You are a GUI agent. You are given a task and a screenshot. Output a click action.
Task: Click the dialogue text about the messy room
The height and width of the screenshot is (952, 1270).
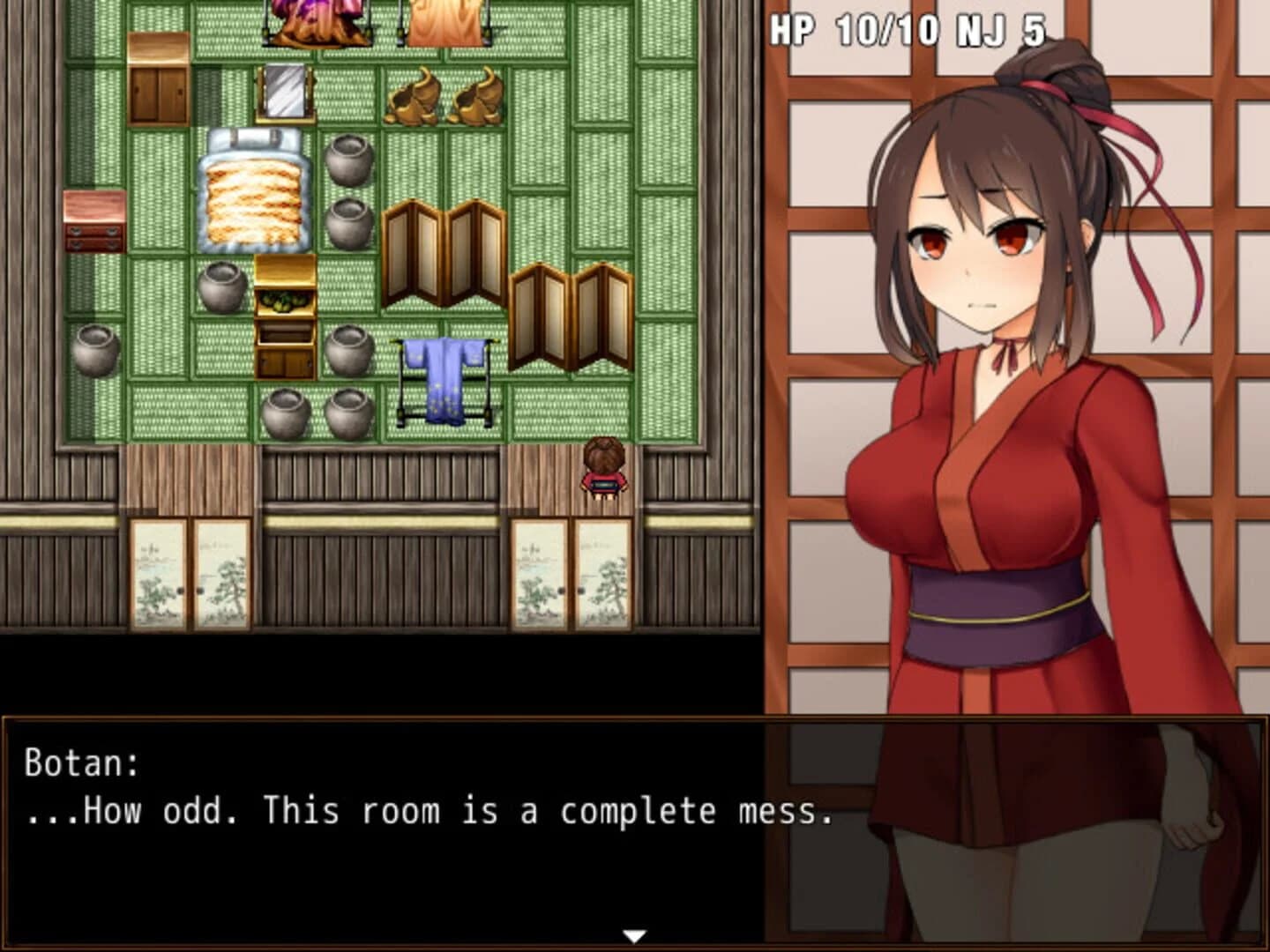pos(423,812)
